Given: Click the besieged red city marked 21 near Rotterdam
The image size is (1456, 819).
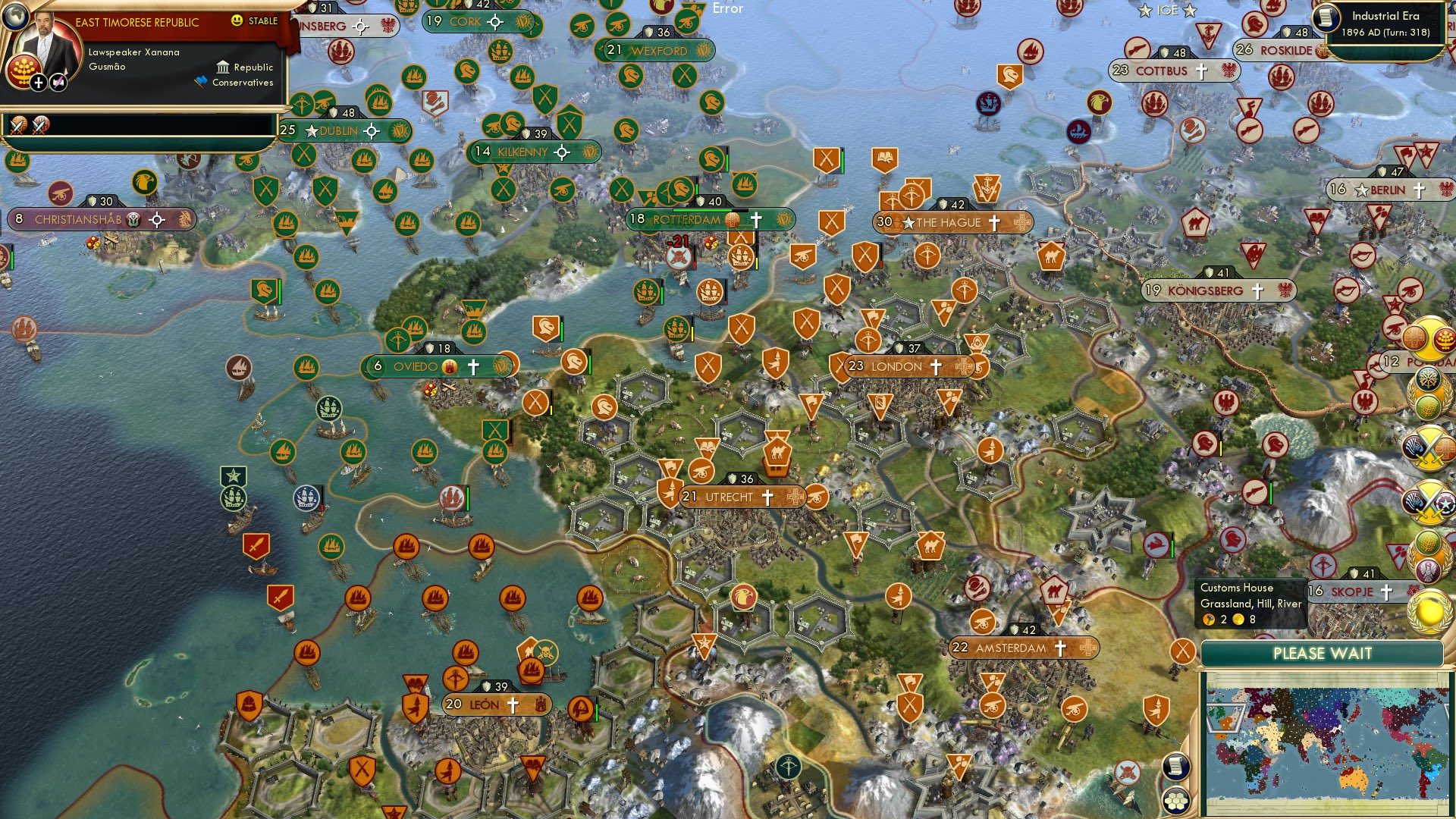Looking at the screenshot, I should click(677, 245).
